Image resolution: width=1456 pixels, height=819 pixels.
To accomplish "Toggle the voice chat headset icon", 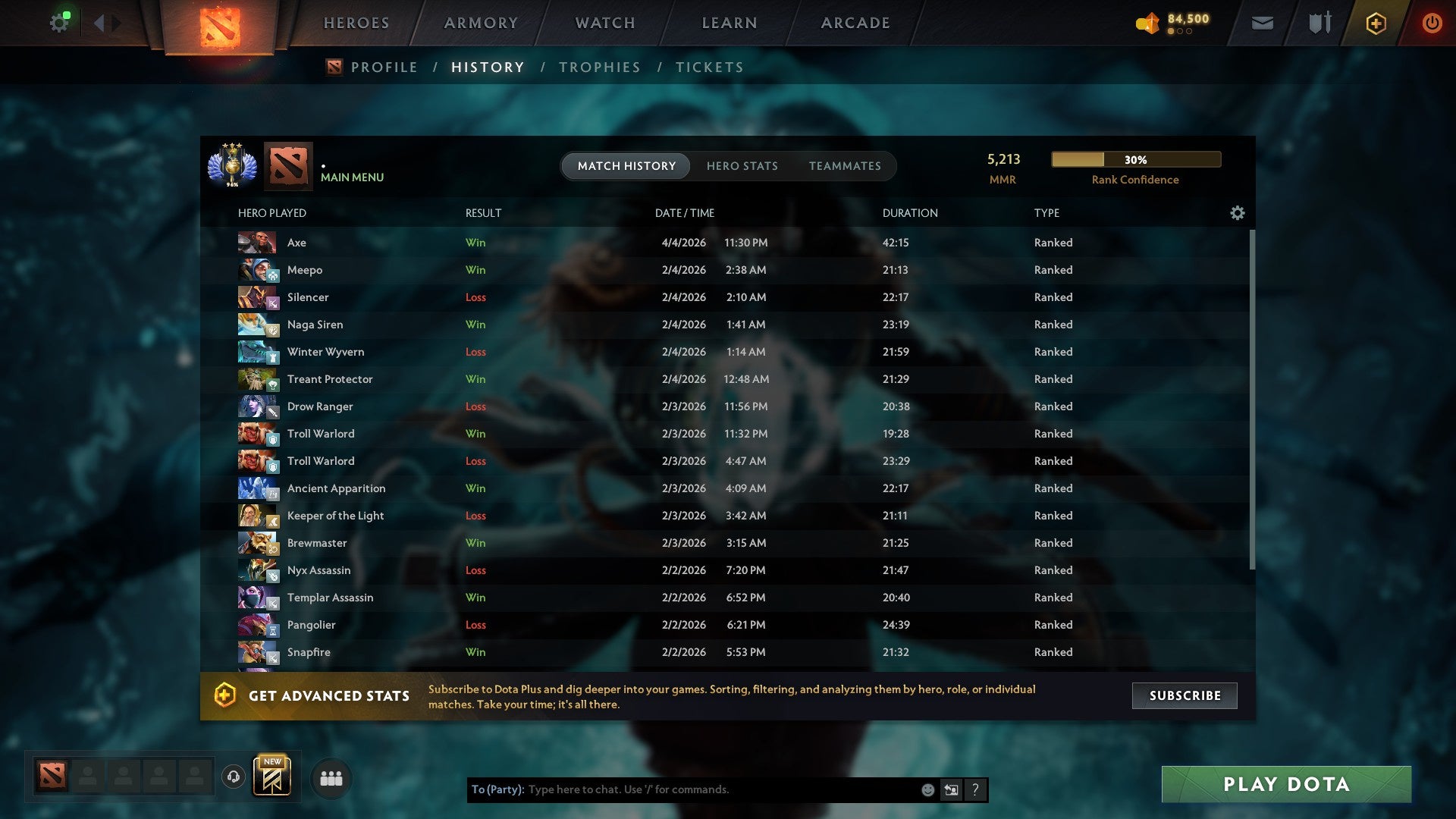I will 233,777.
